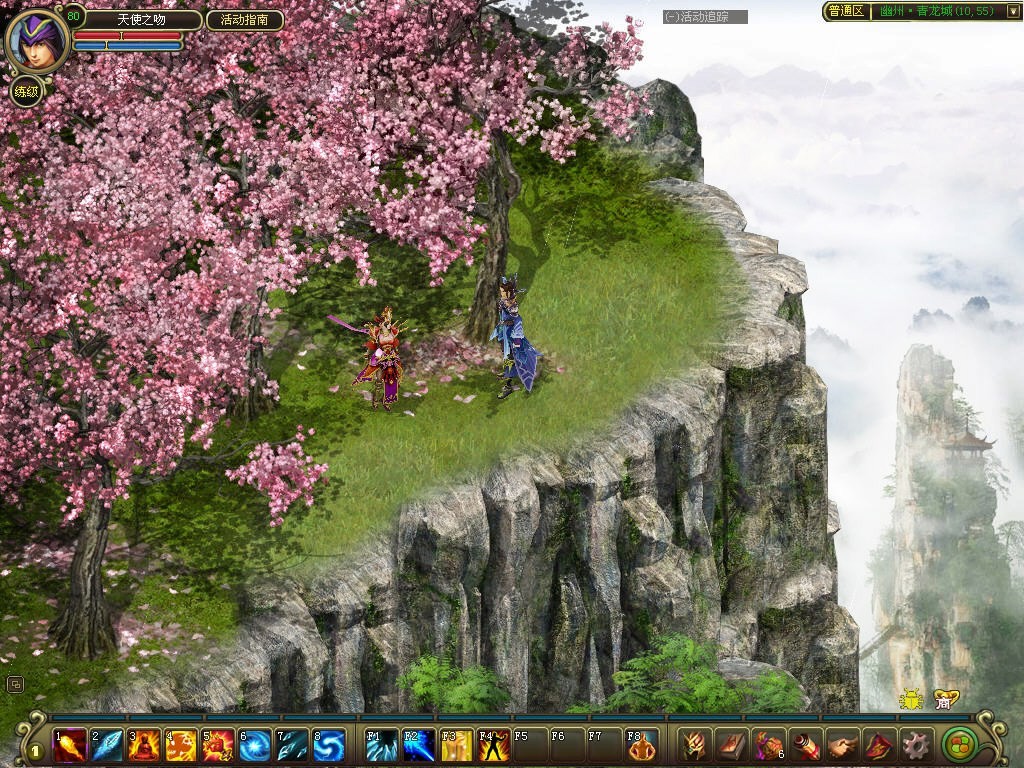Open the 商 shop icon
1024x768 pixels.
coord(942,700)
